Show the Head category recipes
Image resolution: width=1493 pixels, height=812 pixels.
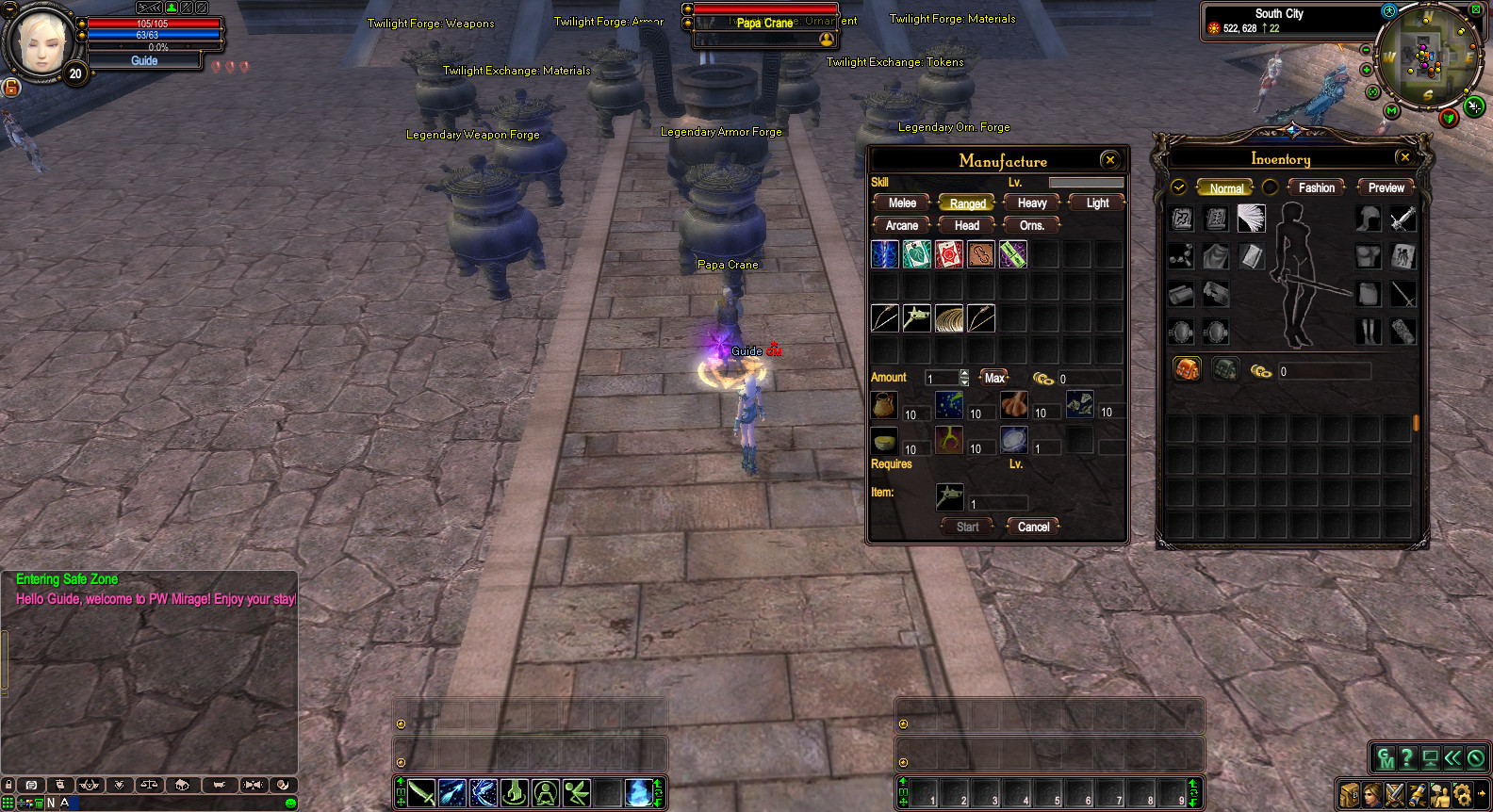[x=967, y=226]
